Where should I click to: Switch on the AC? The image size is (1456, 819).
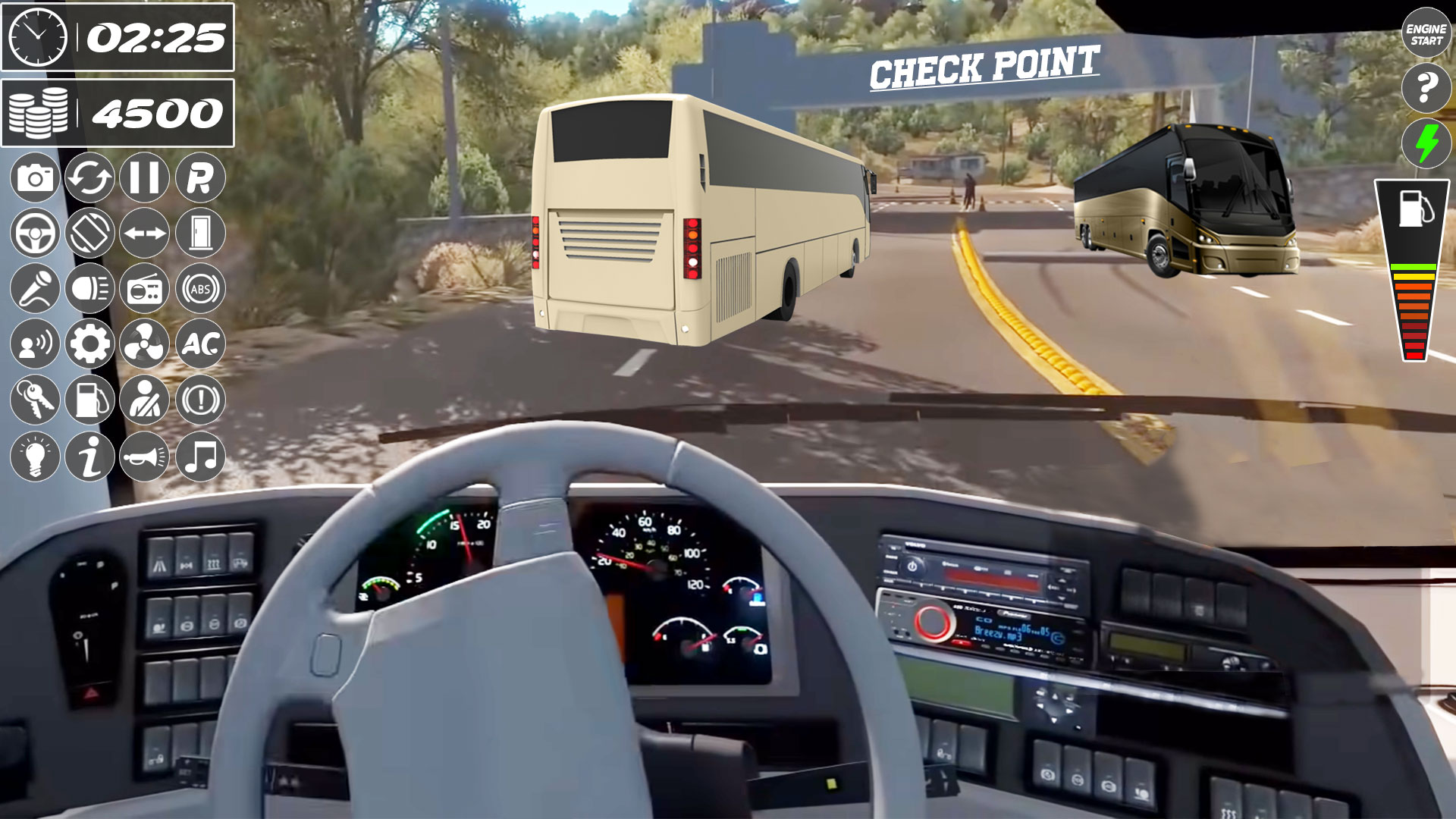tap(200, 343)
